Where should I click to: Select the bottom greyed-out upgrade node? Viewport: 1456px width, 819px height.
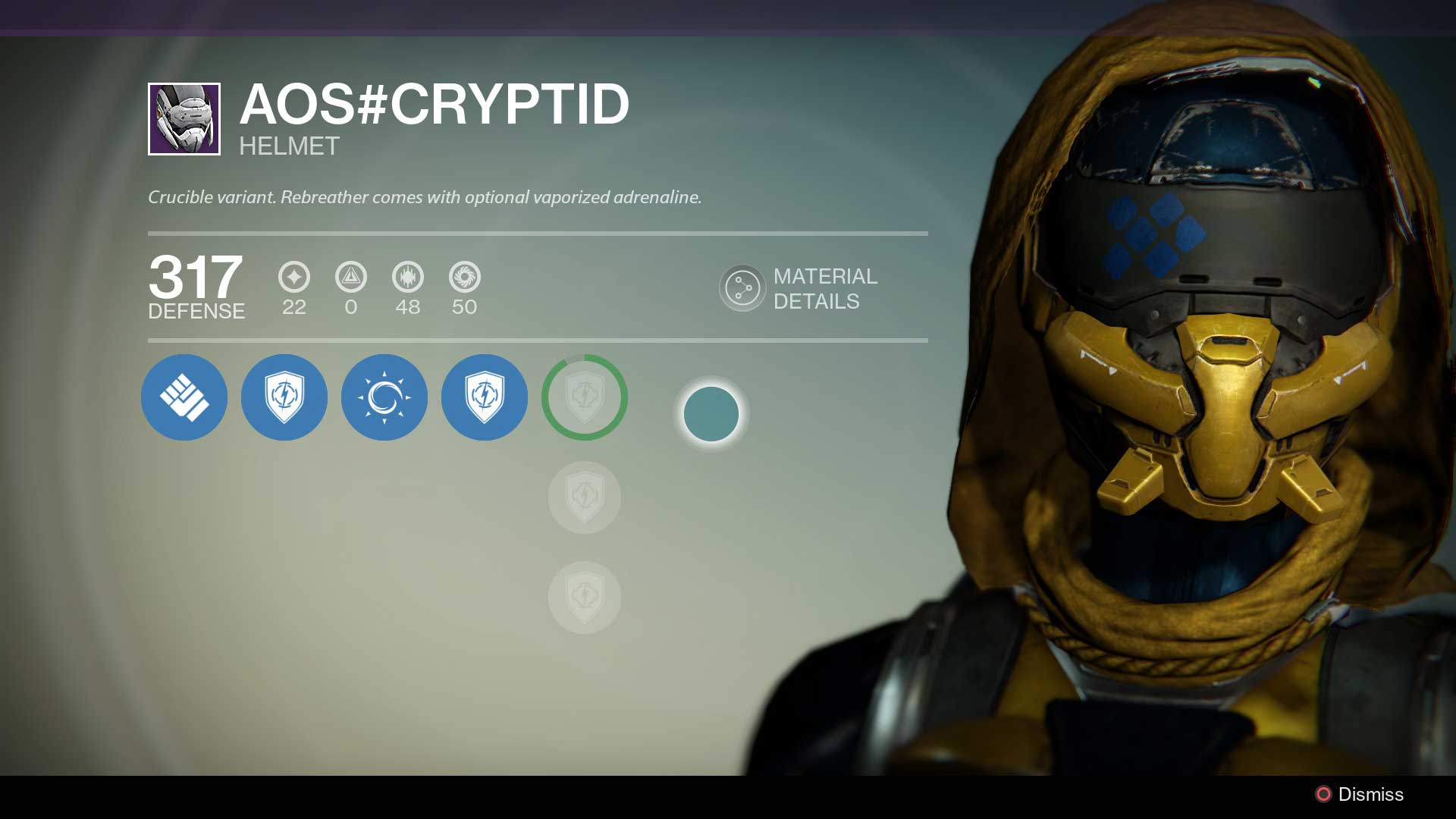[x=584, y=598]
